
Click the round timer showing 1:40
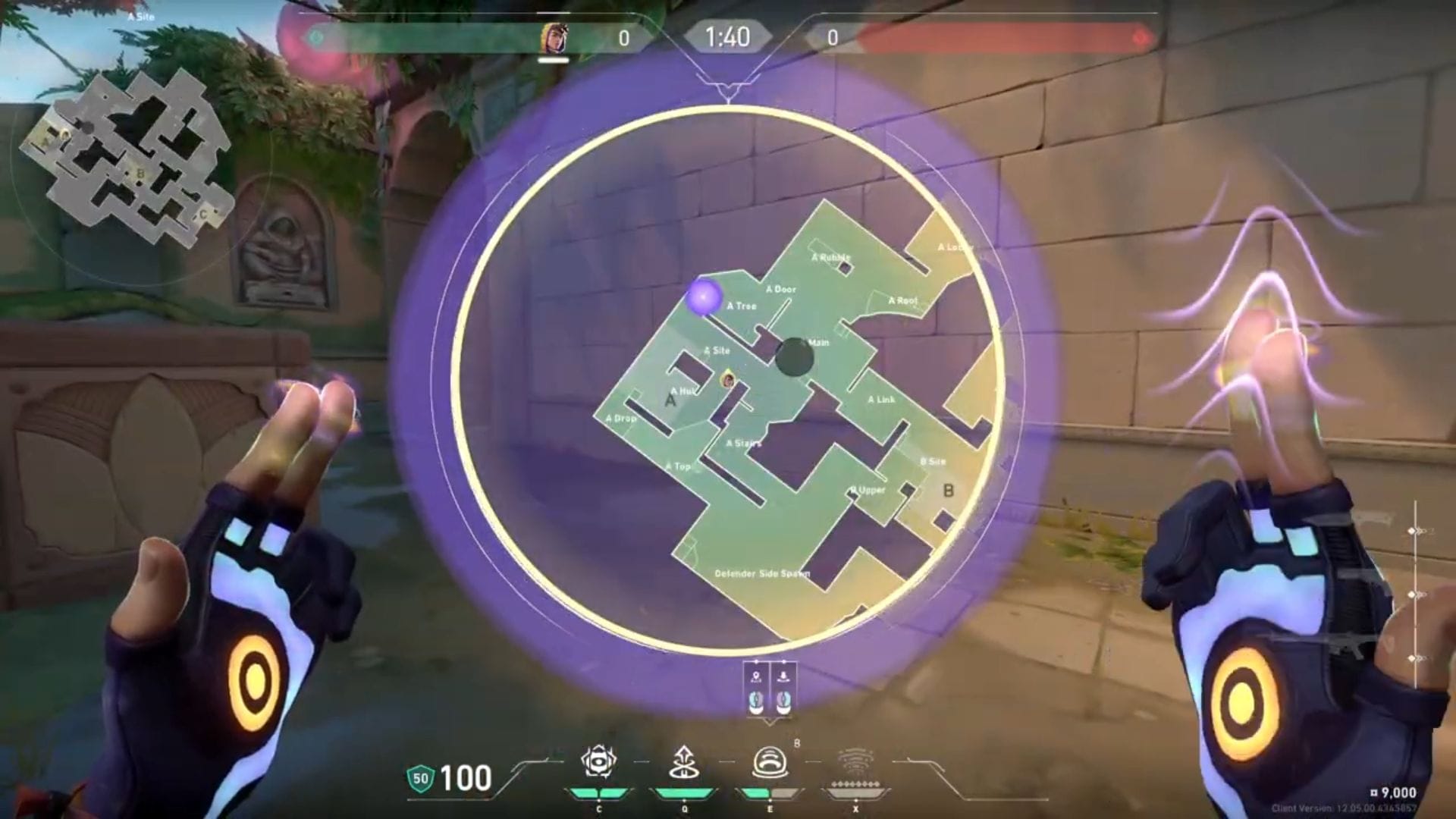pos(726,35)
